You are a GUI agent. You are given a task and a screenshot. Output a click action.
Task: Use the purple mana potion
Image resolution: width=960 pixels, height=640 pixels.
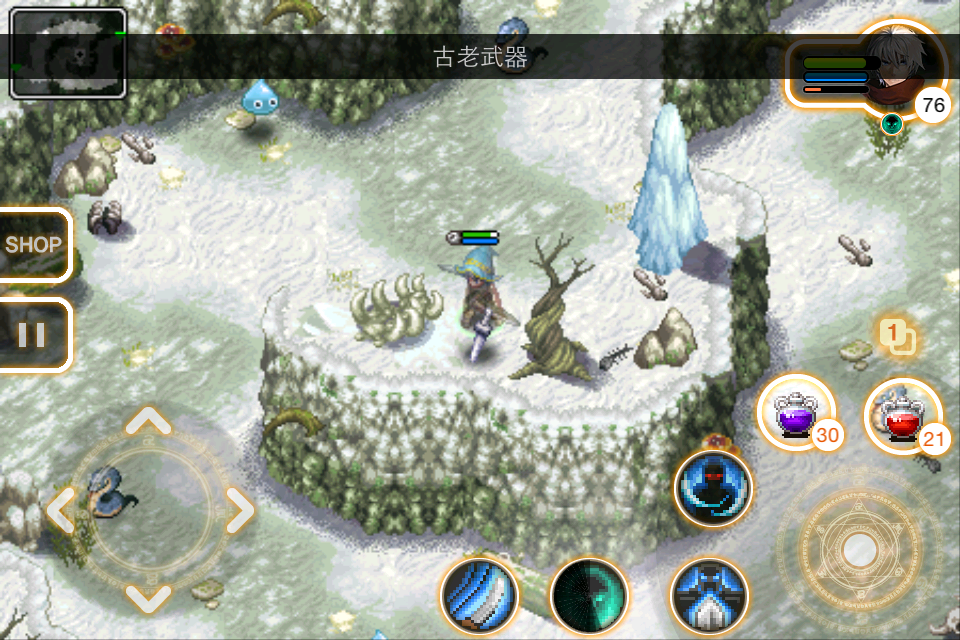point(796,411)
